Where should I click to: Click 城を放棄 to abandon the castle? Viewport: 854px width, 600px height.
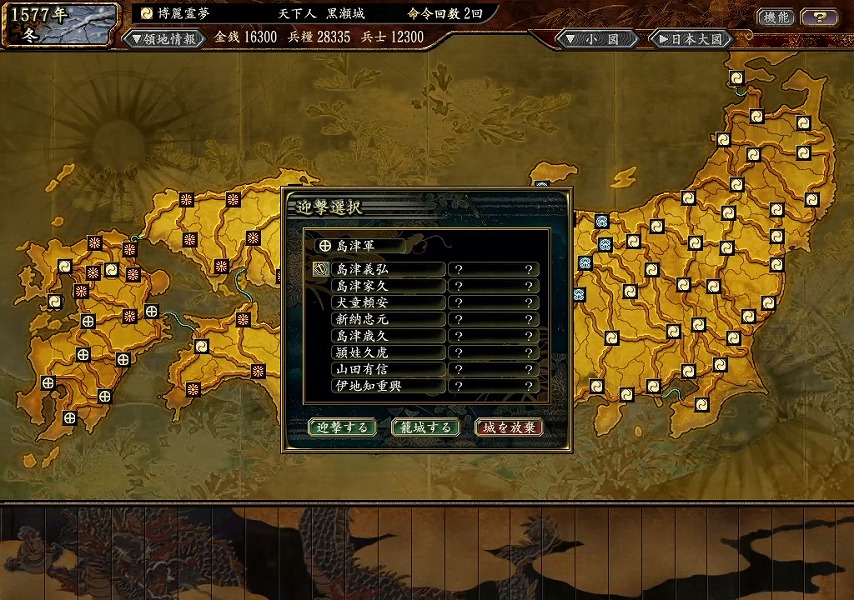509,427
